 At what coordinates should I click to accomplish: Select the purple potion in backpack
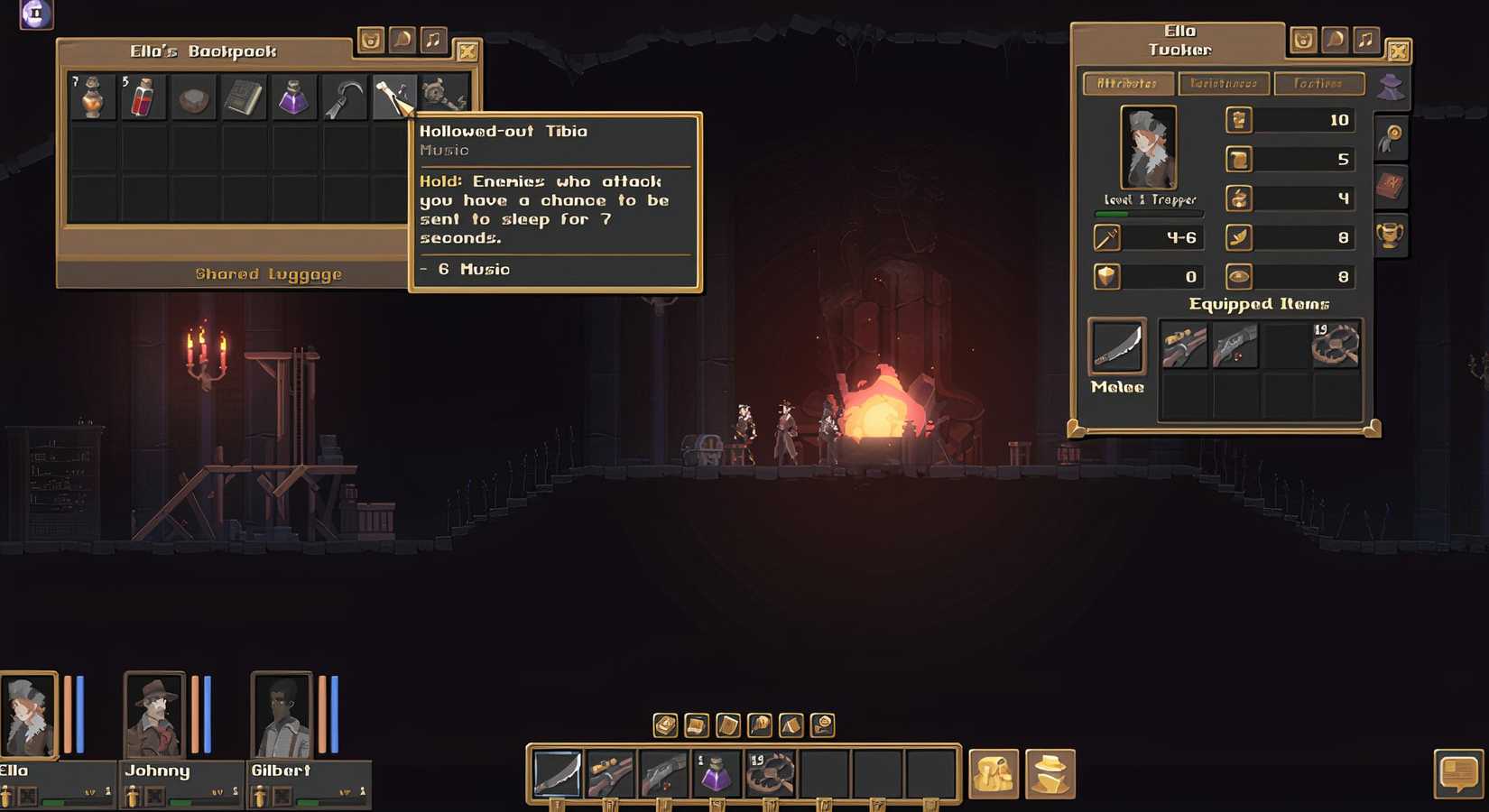pyautogui.click(x=292, y=97)
